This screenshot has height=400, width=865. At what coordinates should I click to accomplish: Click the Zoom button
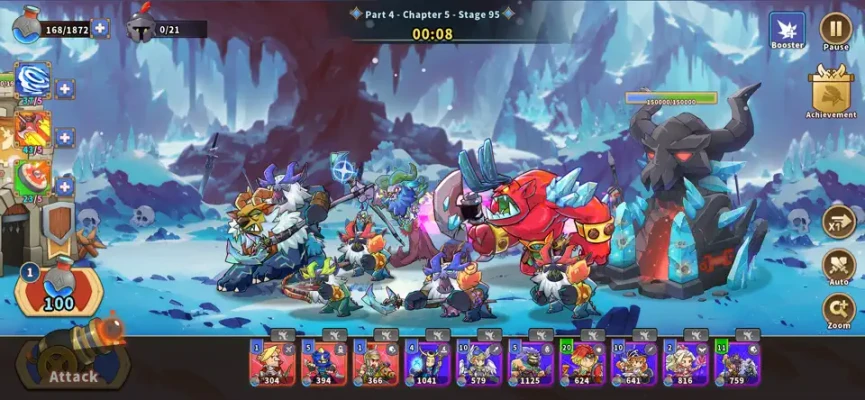[838, 310]
